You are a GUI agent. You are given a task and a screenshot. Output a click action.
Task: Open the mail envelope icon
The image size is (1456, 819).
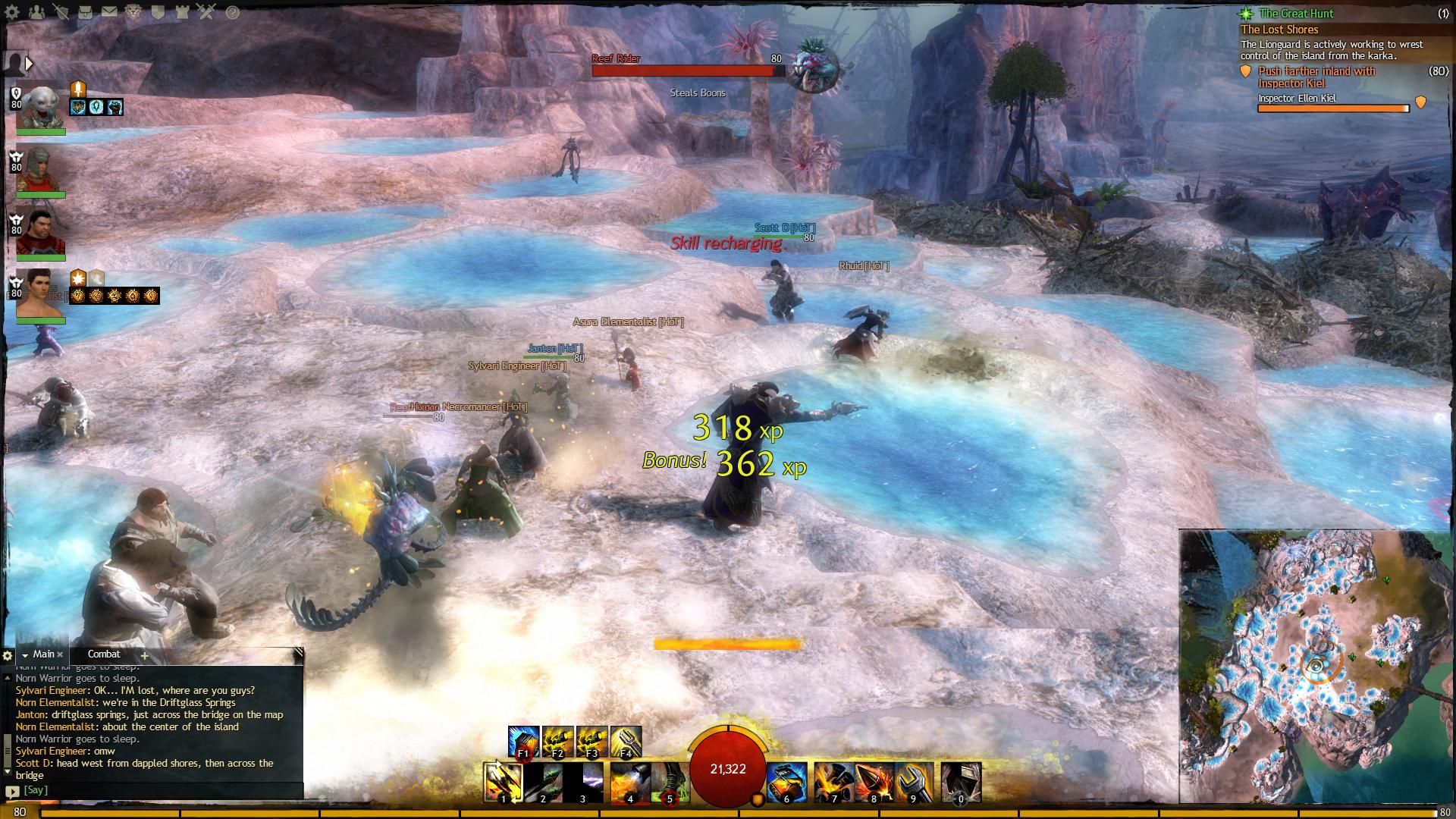(109, 12)
